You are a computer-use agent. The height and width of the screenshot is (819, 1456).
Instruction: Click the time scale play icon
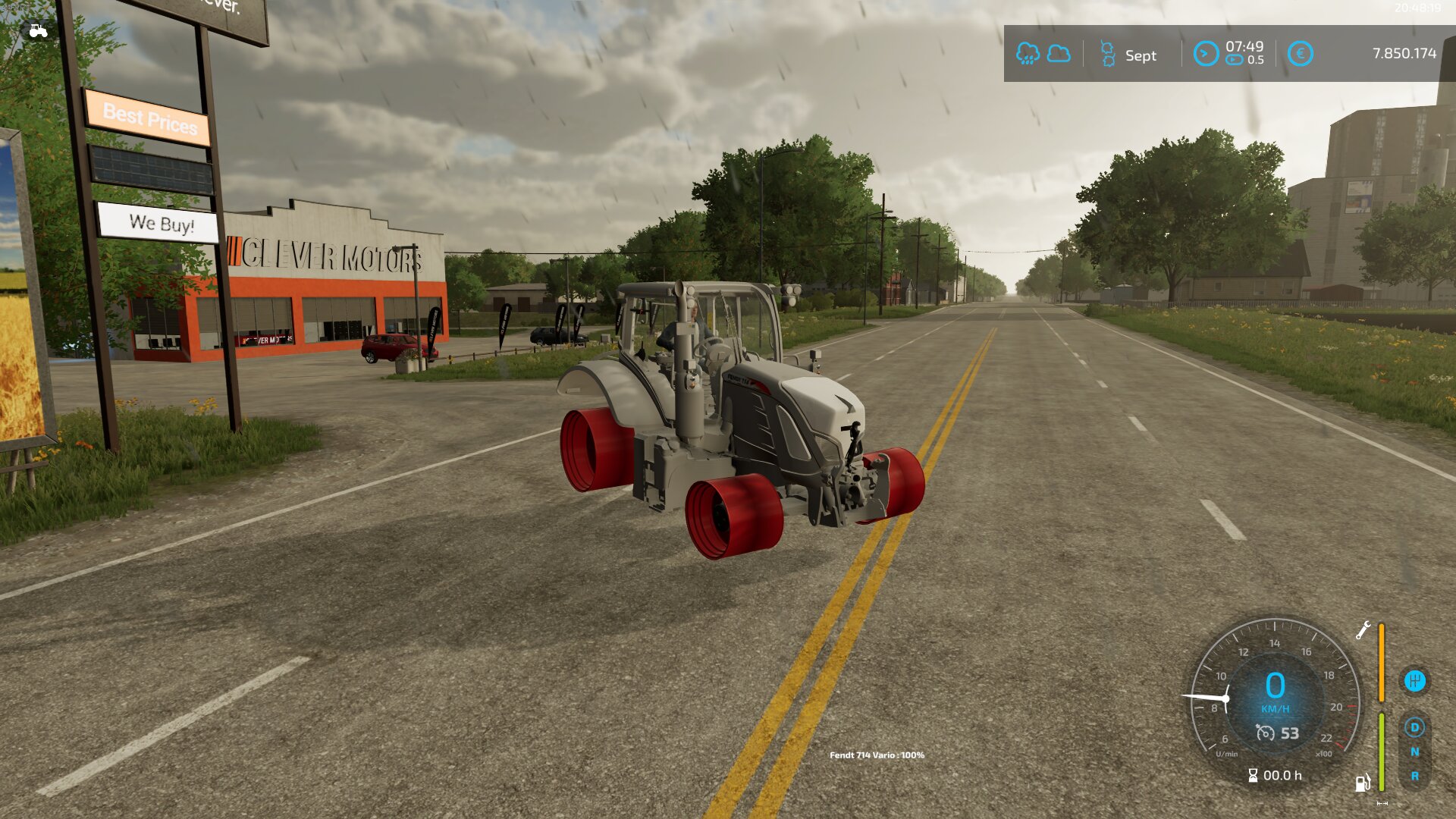click(1235, 61)
